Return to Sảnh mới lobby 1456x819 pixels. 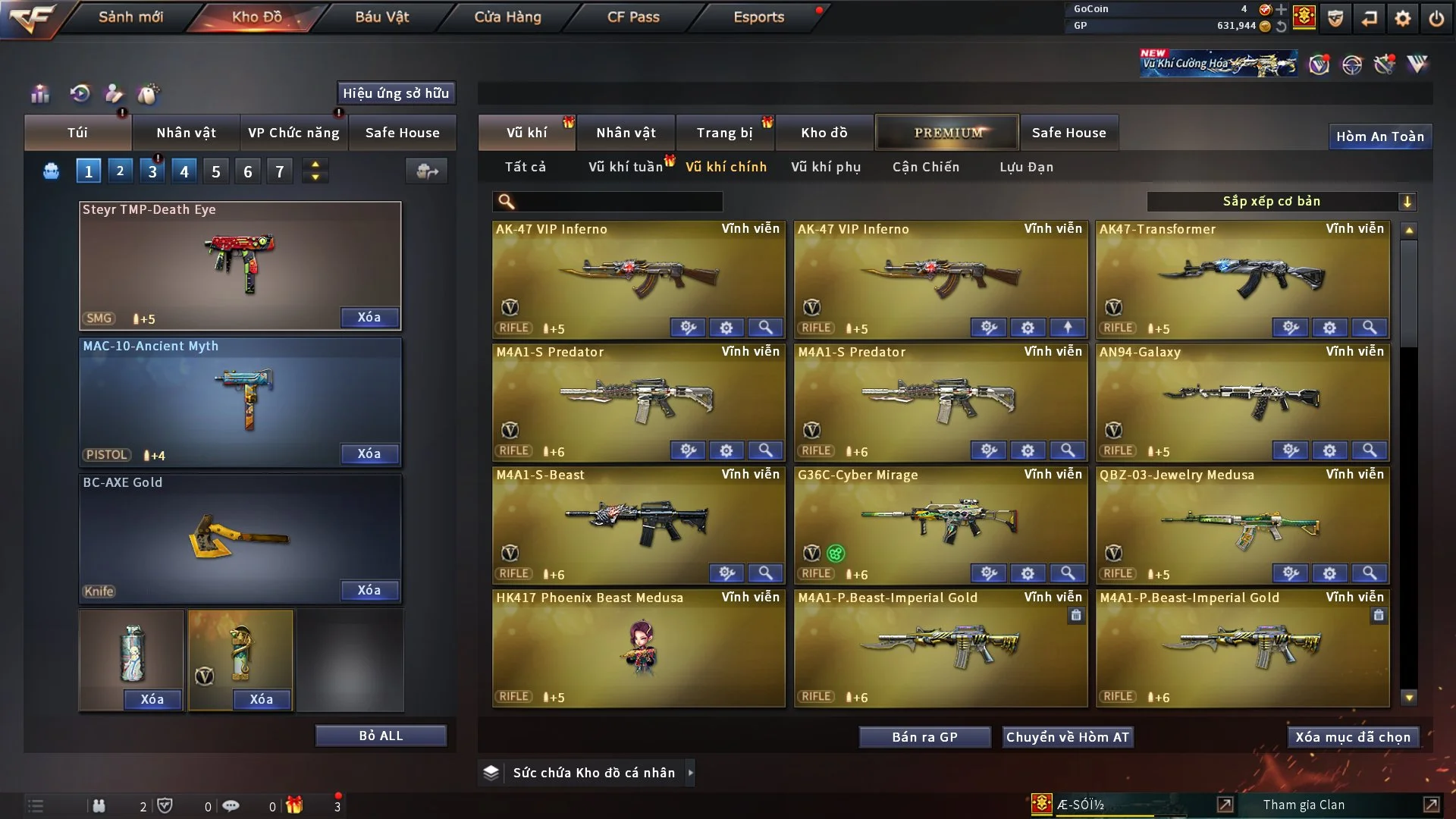point(130,17)
